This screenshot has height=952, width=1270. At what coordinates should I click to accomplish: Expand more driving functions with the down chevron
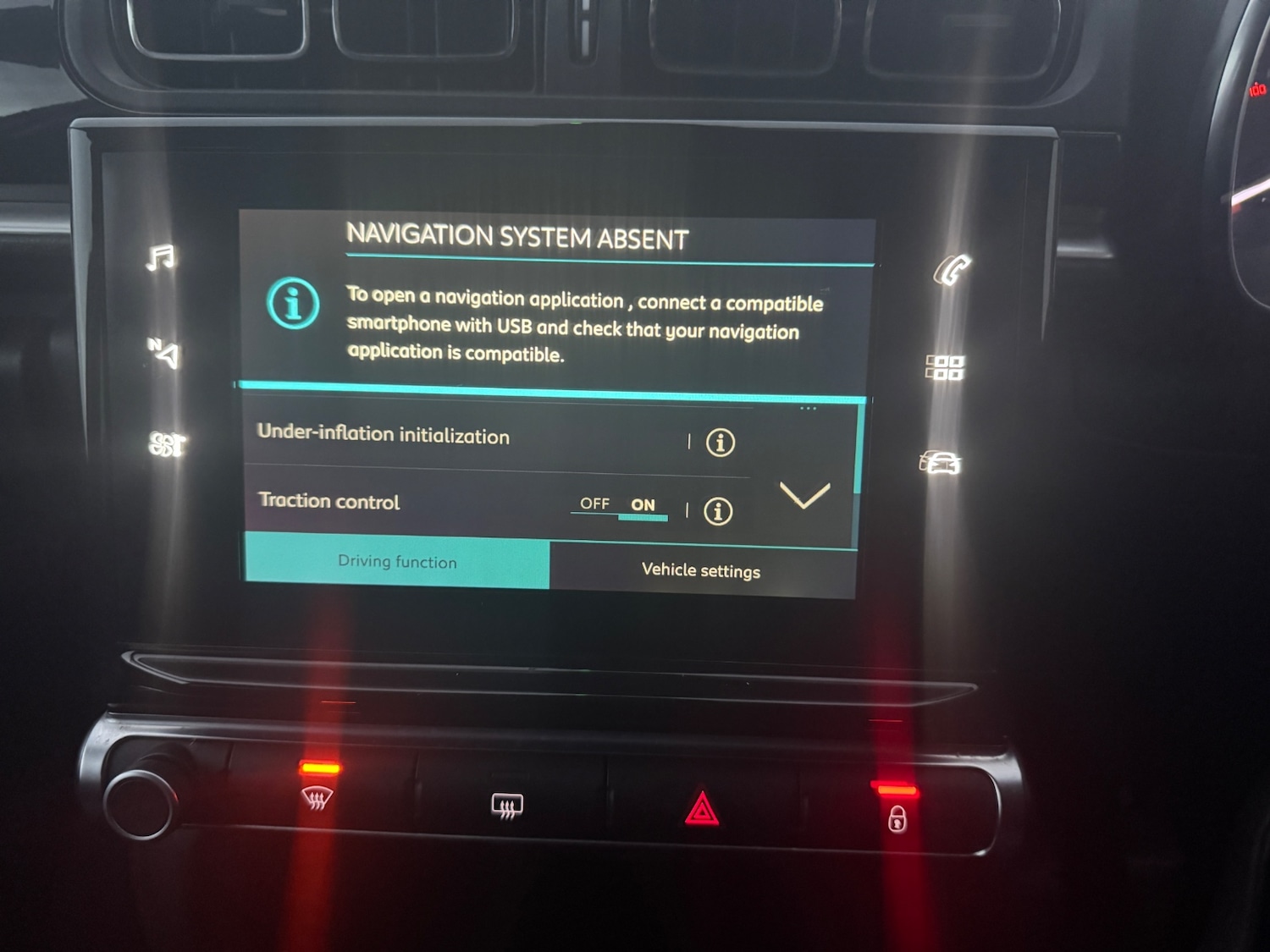[807, 498]
